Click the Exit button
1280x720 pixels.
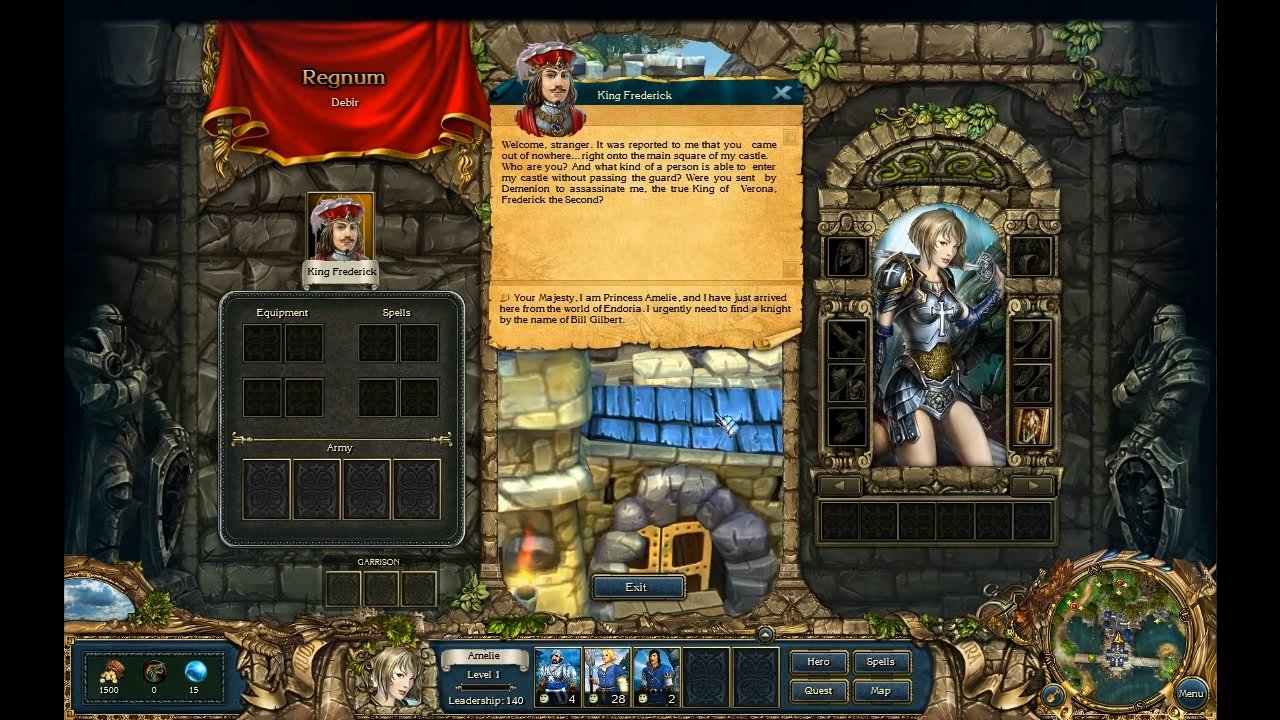637,587
